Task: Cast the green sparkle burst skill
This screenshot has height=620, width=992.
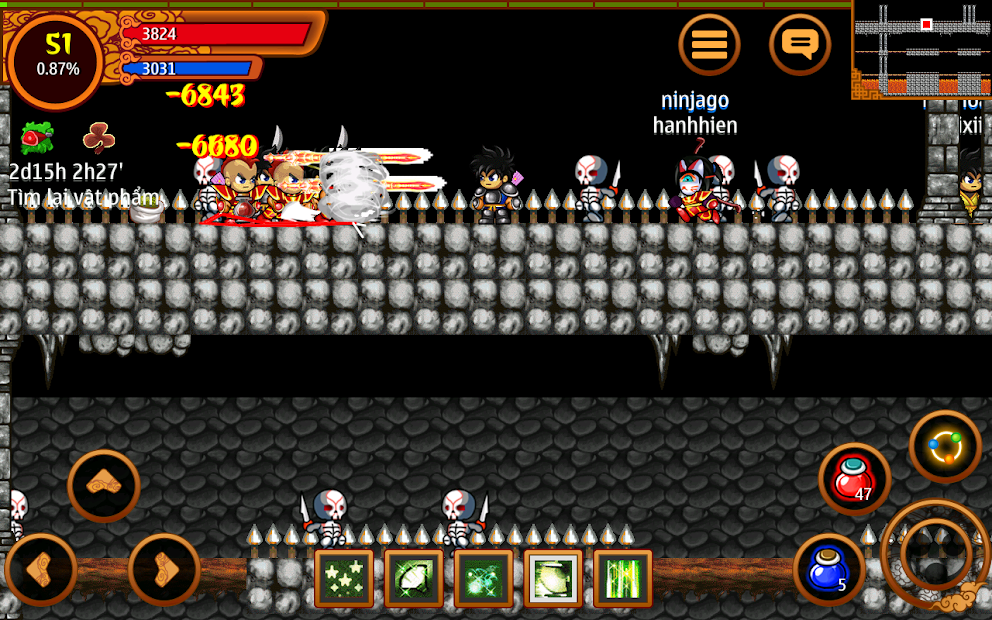Action: [x=483, y=578]
